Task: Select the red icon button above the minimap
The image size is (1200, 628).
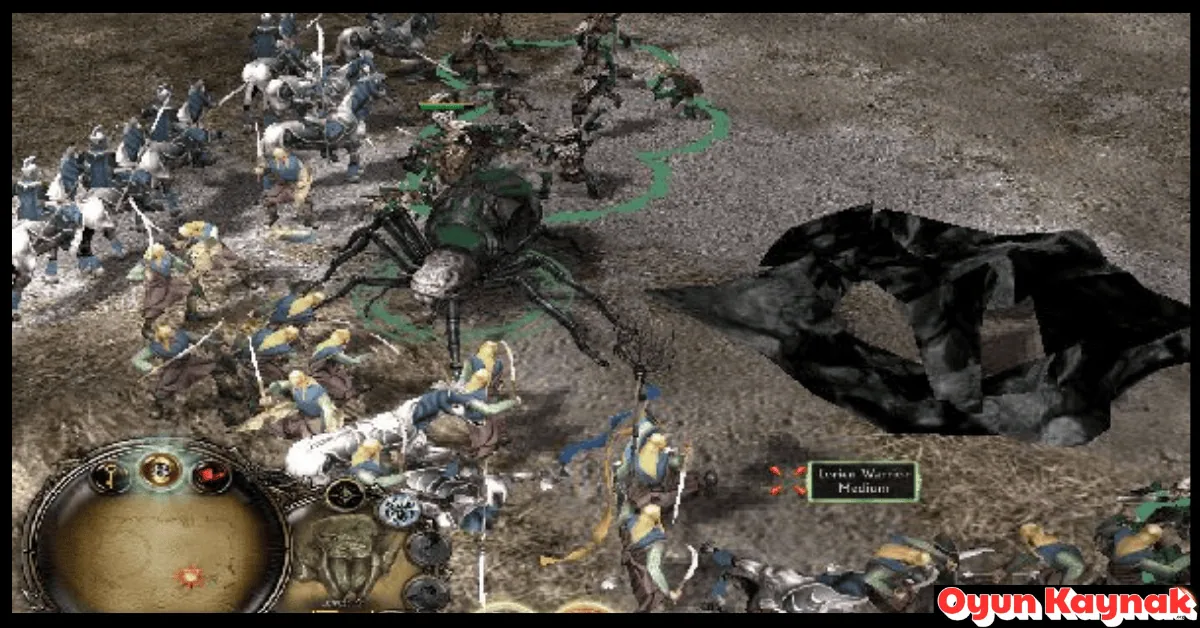Action: (211, 476)
